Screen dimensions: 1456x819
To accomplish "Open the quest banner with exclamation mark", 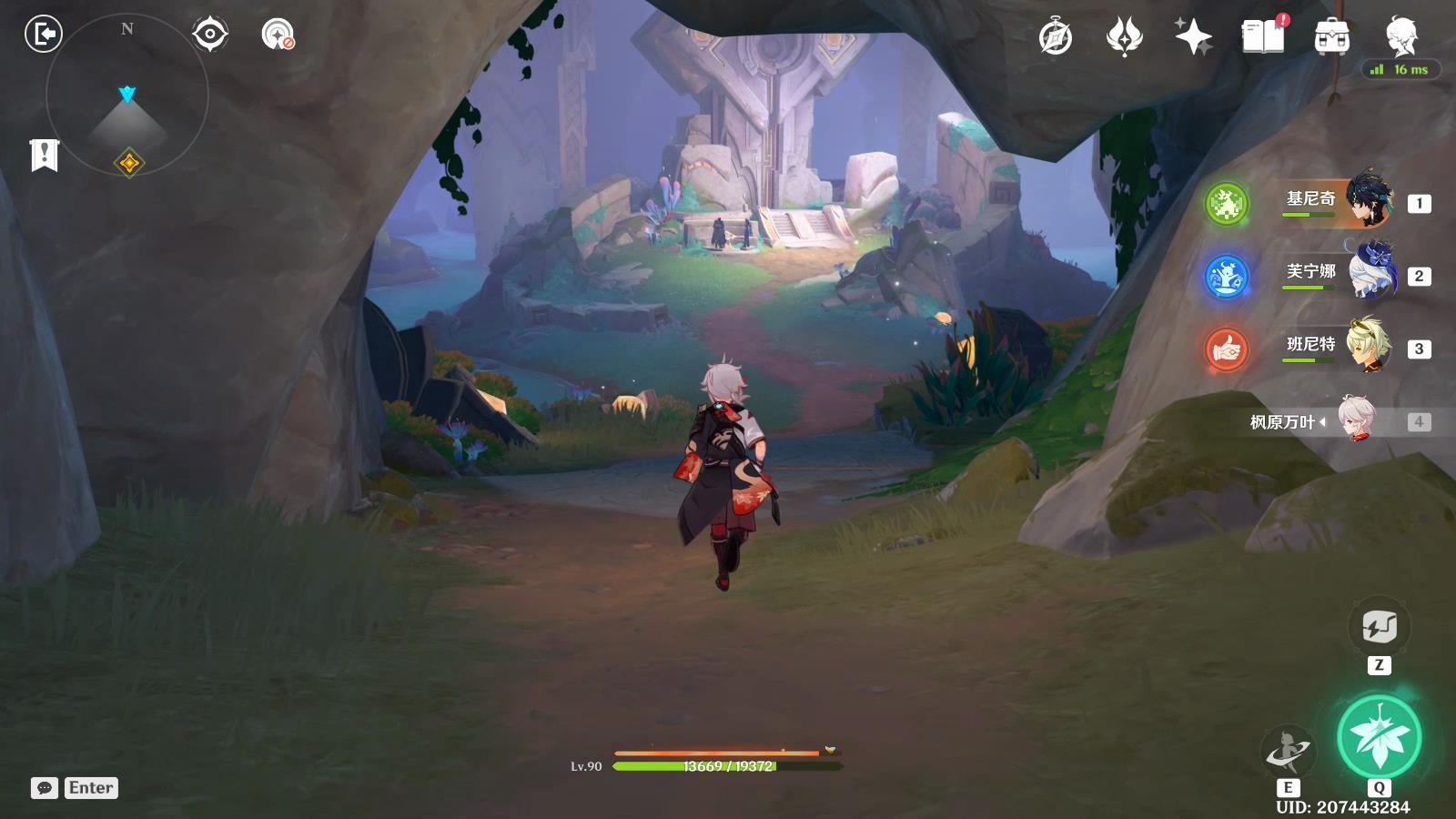I will pyautogui.click(x=44, y=155).
